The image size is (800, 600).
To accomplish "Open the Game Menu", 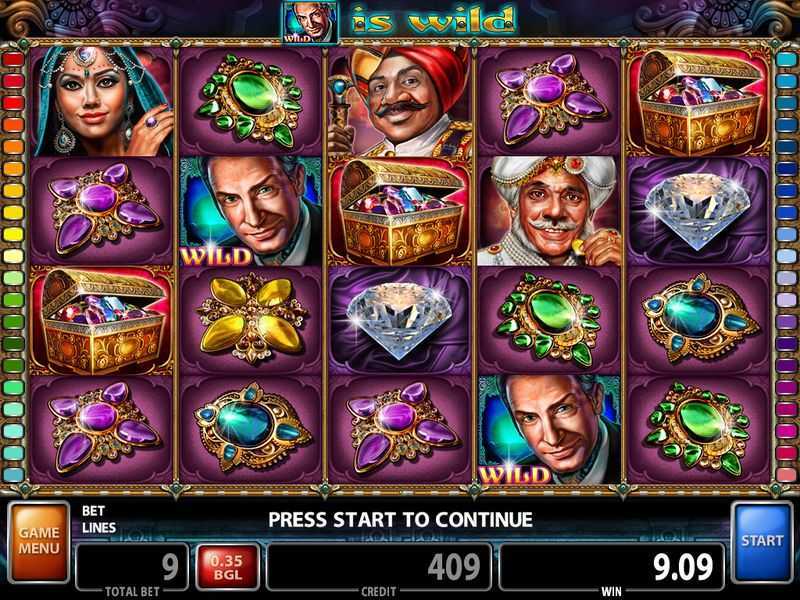I will (x=37, y=543).
